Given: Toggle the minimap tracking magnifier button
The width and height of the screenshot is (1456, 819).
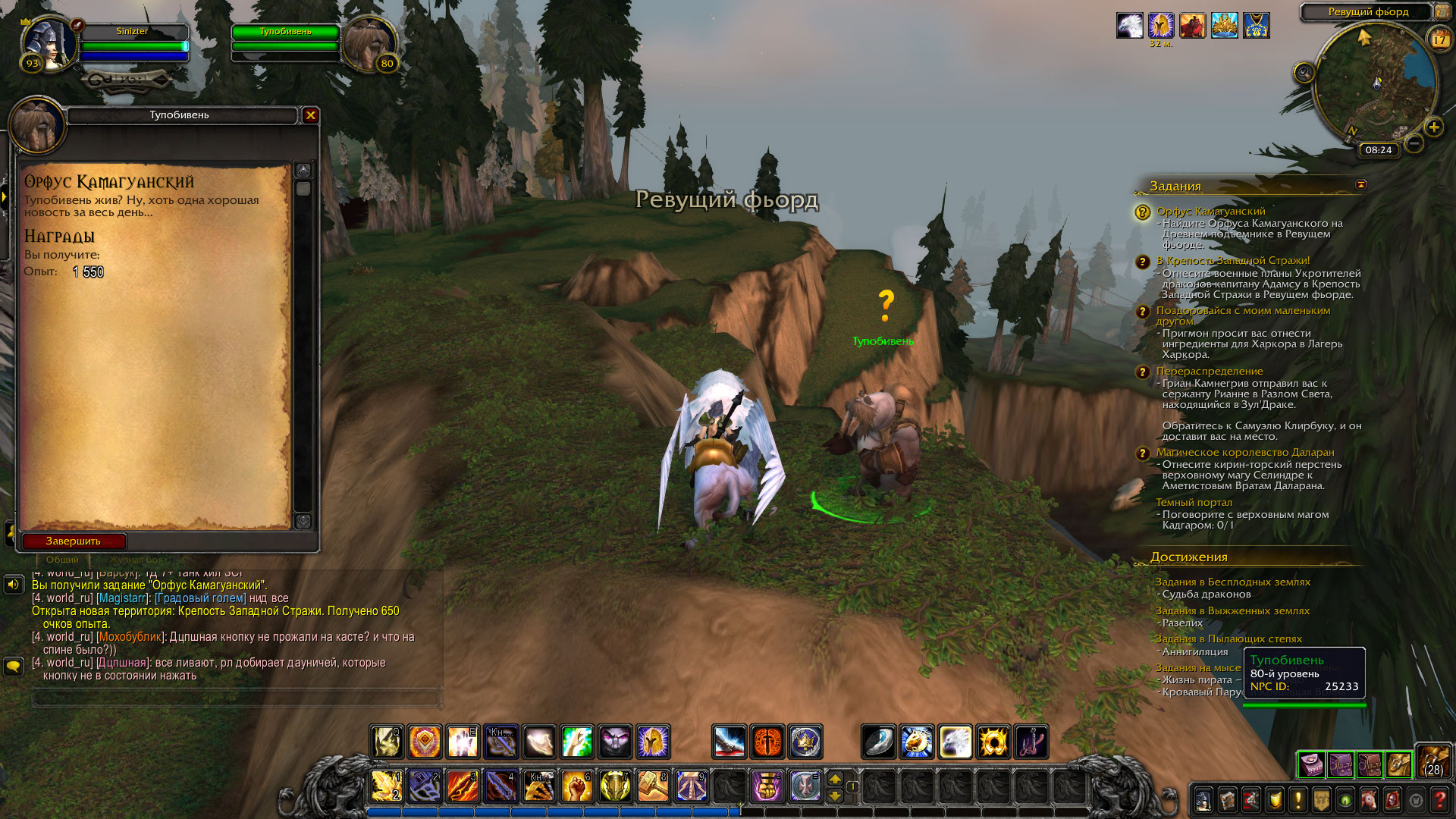Looking at the screenshot, I should [x=1304, y=73].
